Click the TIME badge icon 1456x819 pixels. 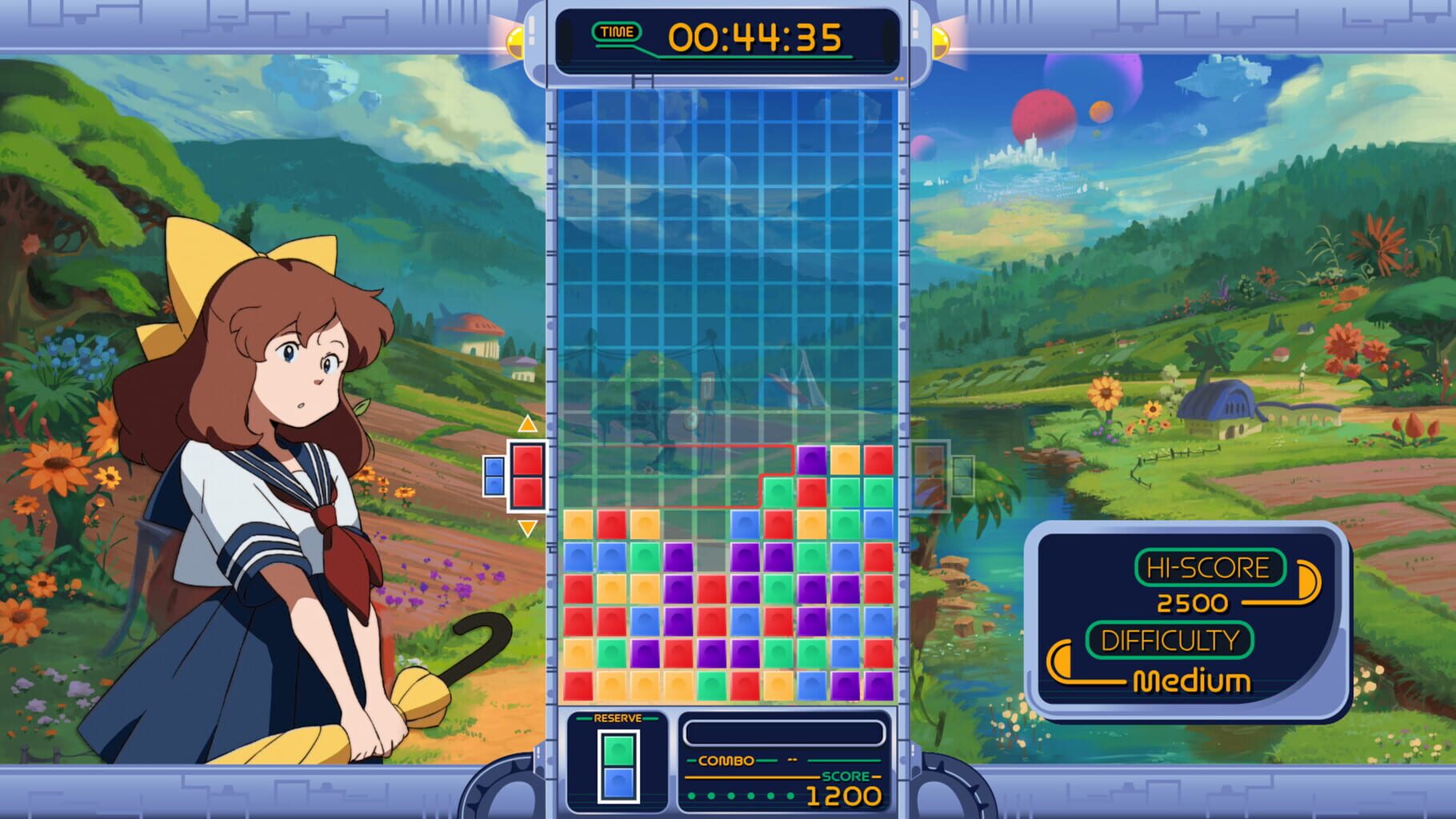tap(616, 33)
